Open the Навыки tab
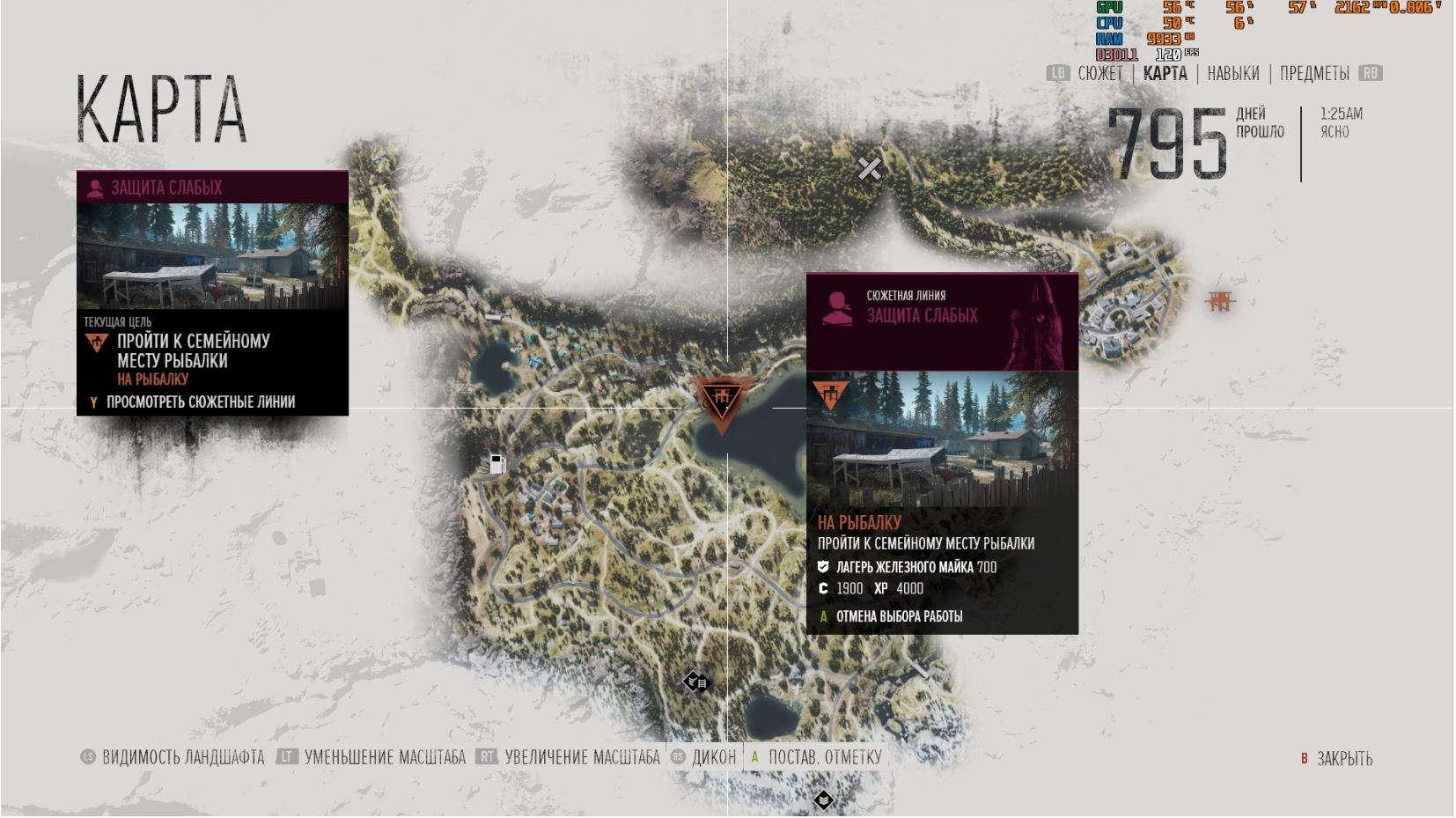This screenshot has height=818, width=1456. click(1232, 74)
